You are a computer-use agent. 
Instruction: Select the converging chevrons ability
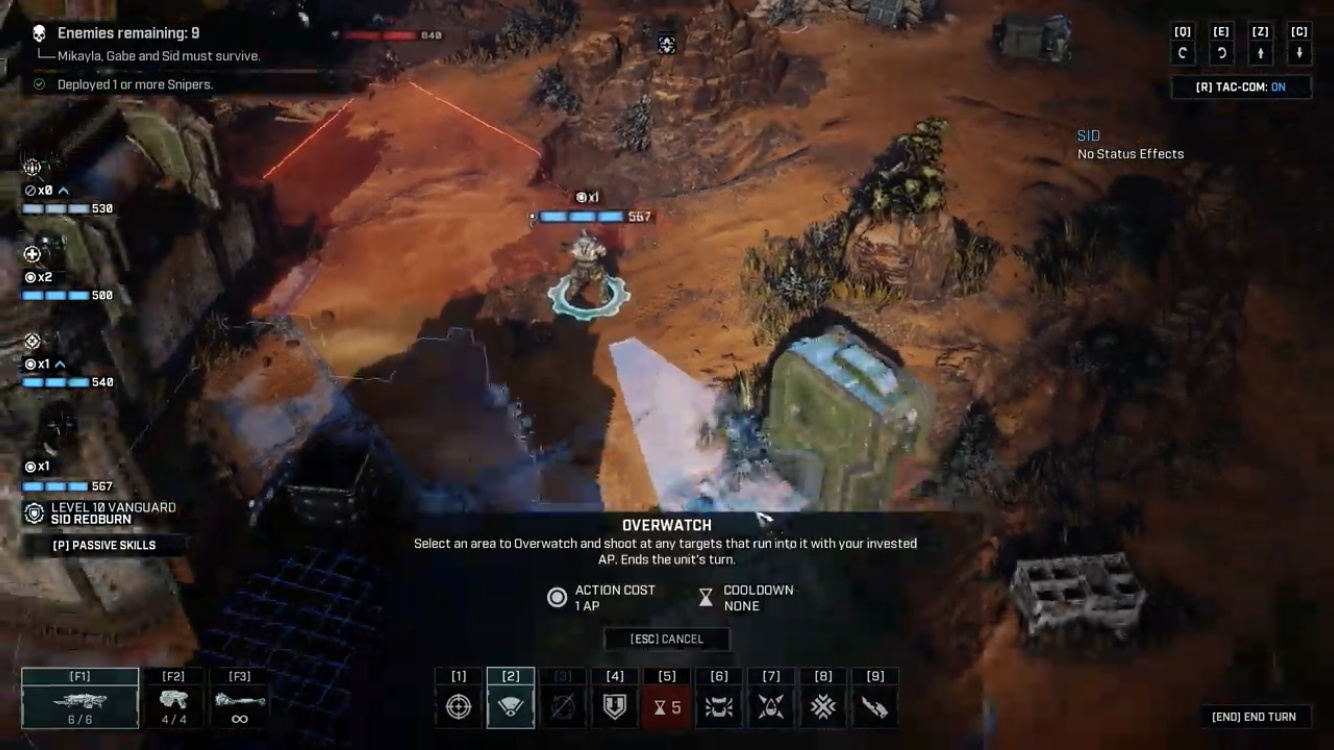(x=823, y=707)
